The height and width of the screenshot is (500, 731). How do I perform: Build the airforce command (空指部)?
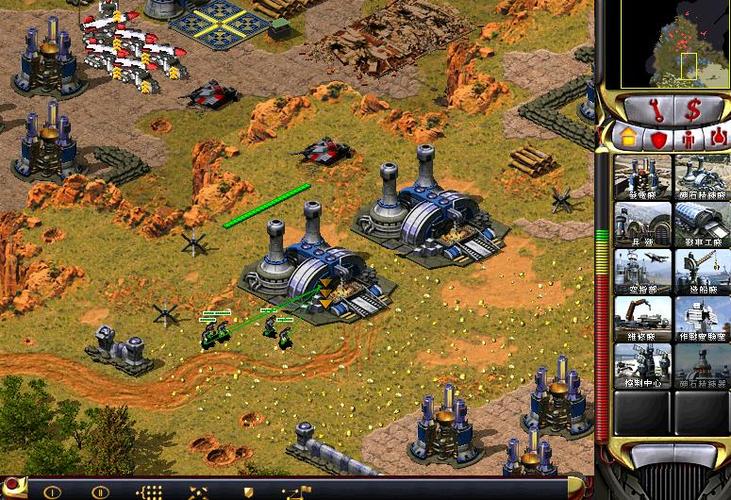tap(642, 271)
